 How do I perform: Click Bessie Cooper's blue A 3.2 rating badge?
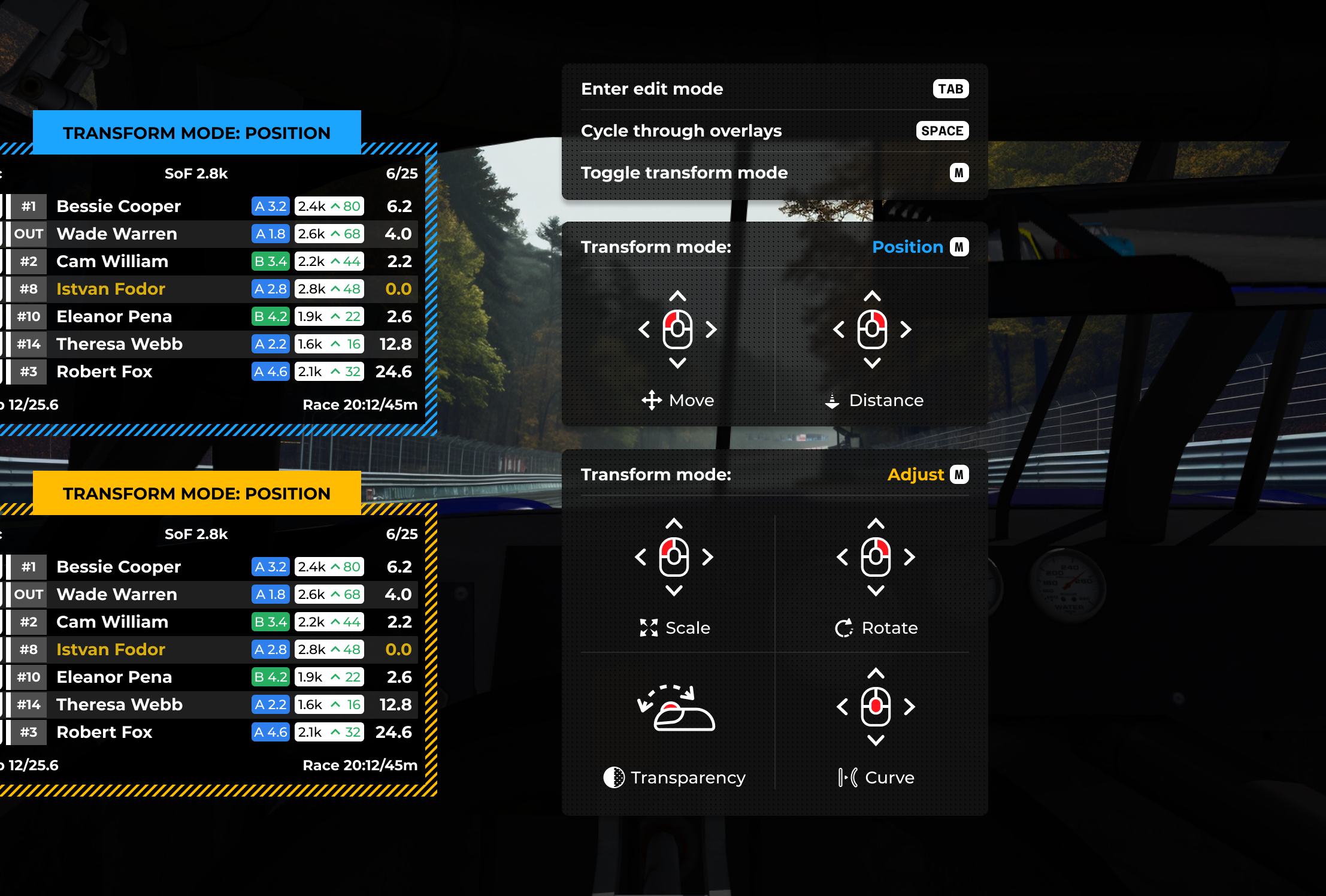[271, 206]
